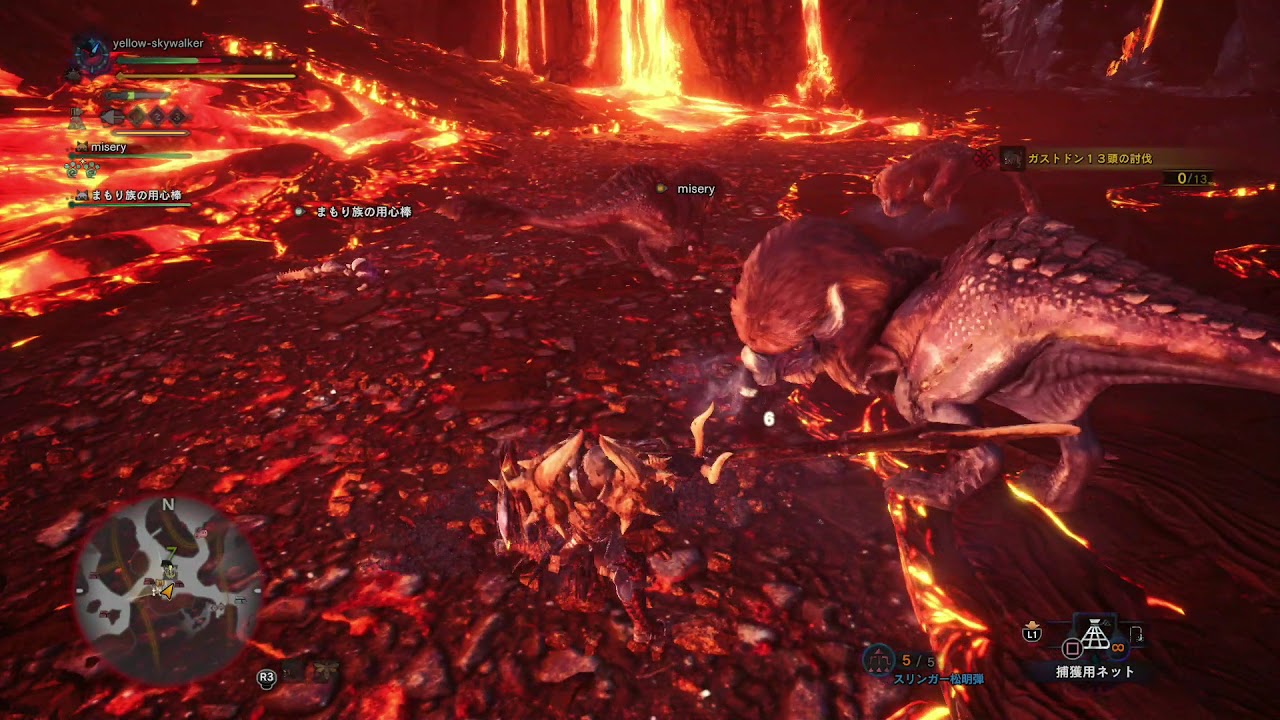Toggle the square button icon in the item bar

point(1072,647)
